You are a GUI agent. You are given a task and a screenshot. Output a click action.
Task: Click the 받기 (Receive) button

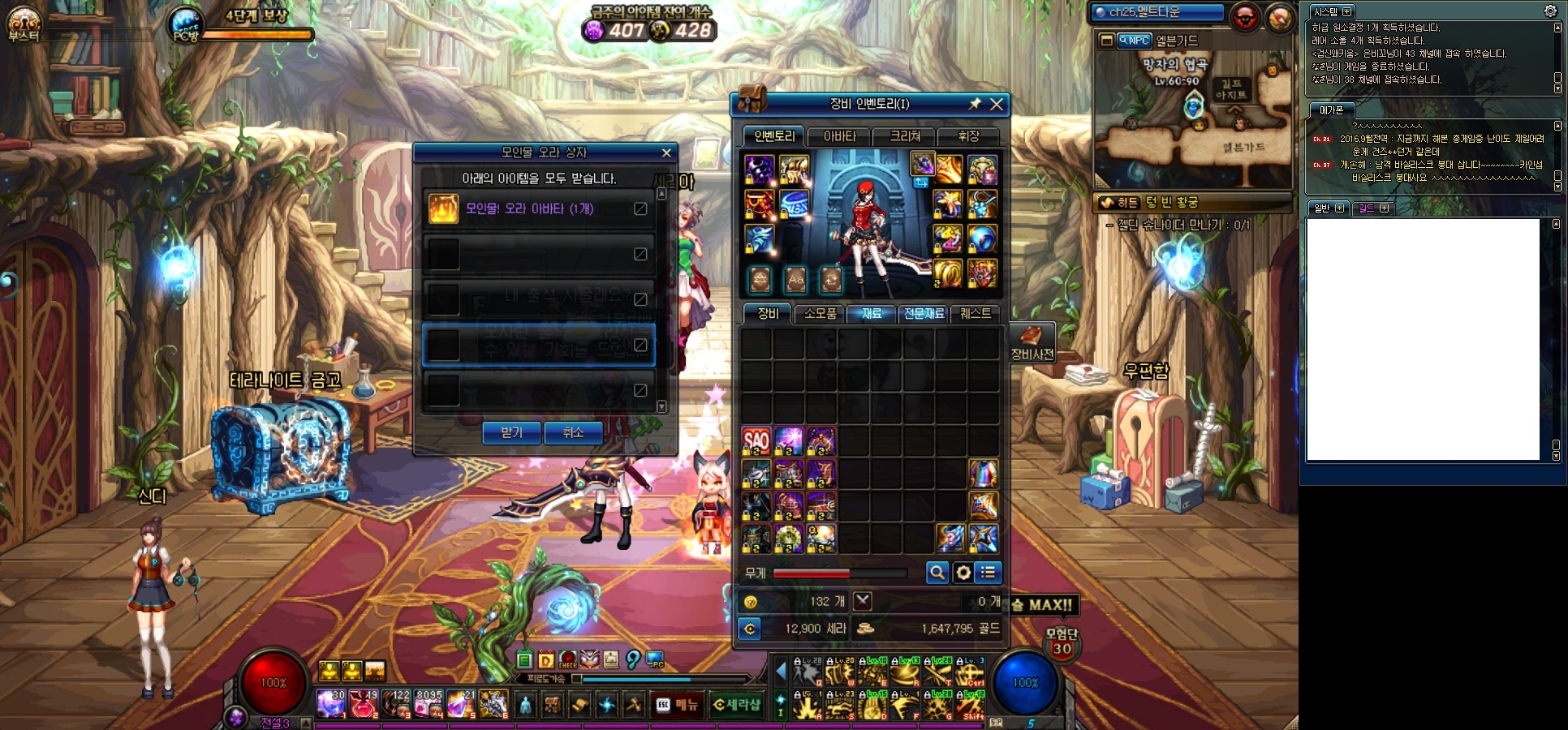coord(511,433)
